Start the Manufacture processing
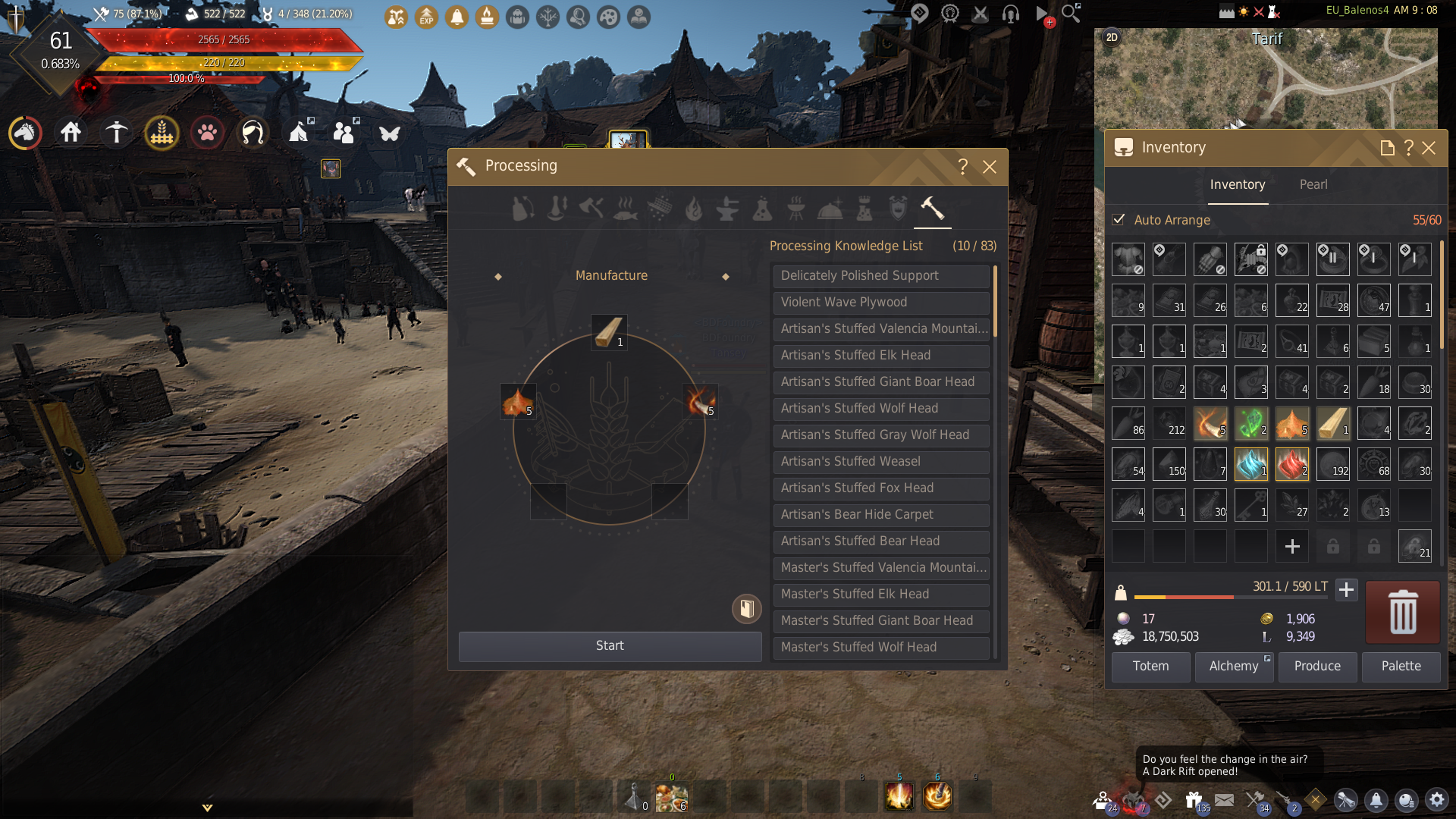Screen dimensions: 1456x819 (610, 646)
